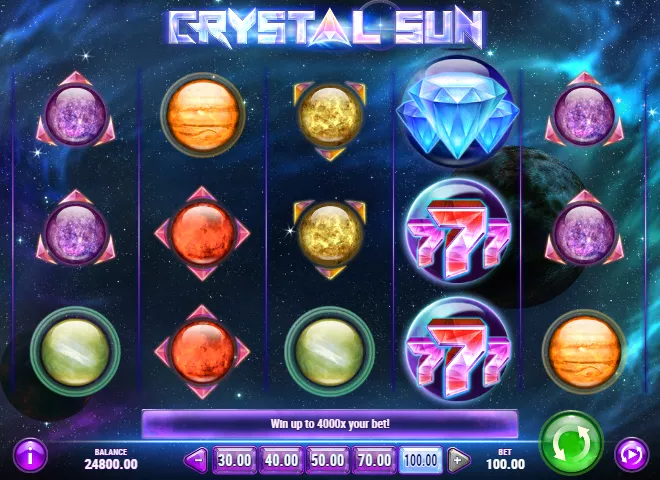Pick the 70.00 bet option

click(372, 461)
